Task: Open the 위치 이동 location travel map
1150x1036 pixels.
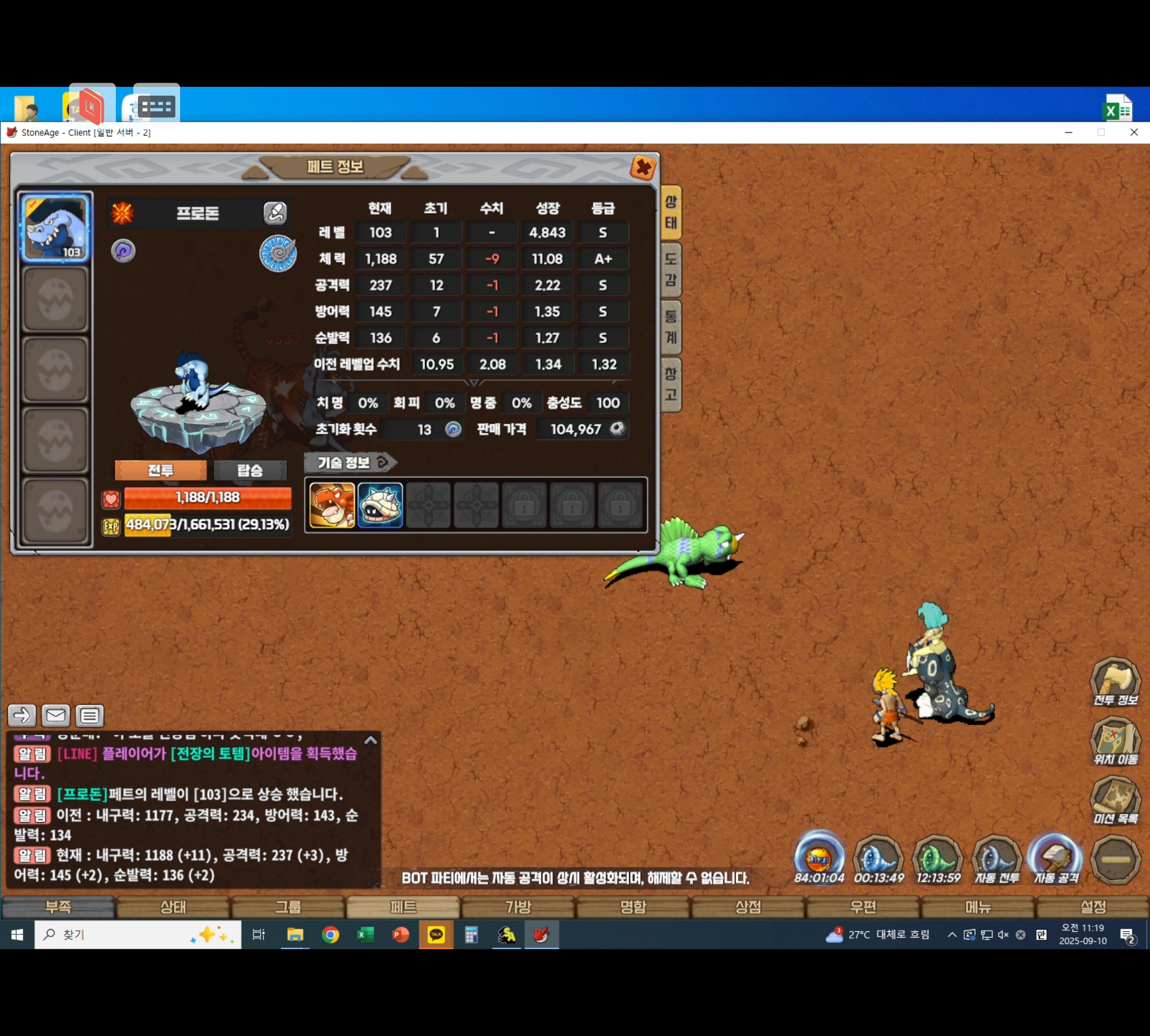Action: point(1115,741)
